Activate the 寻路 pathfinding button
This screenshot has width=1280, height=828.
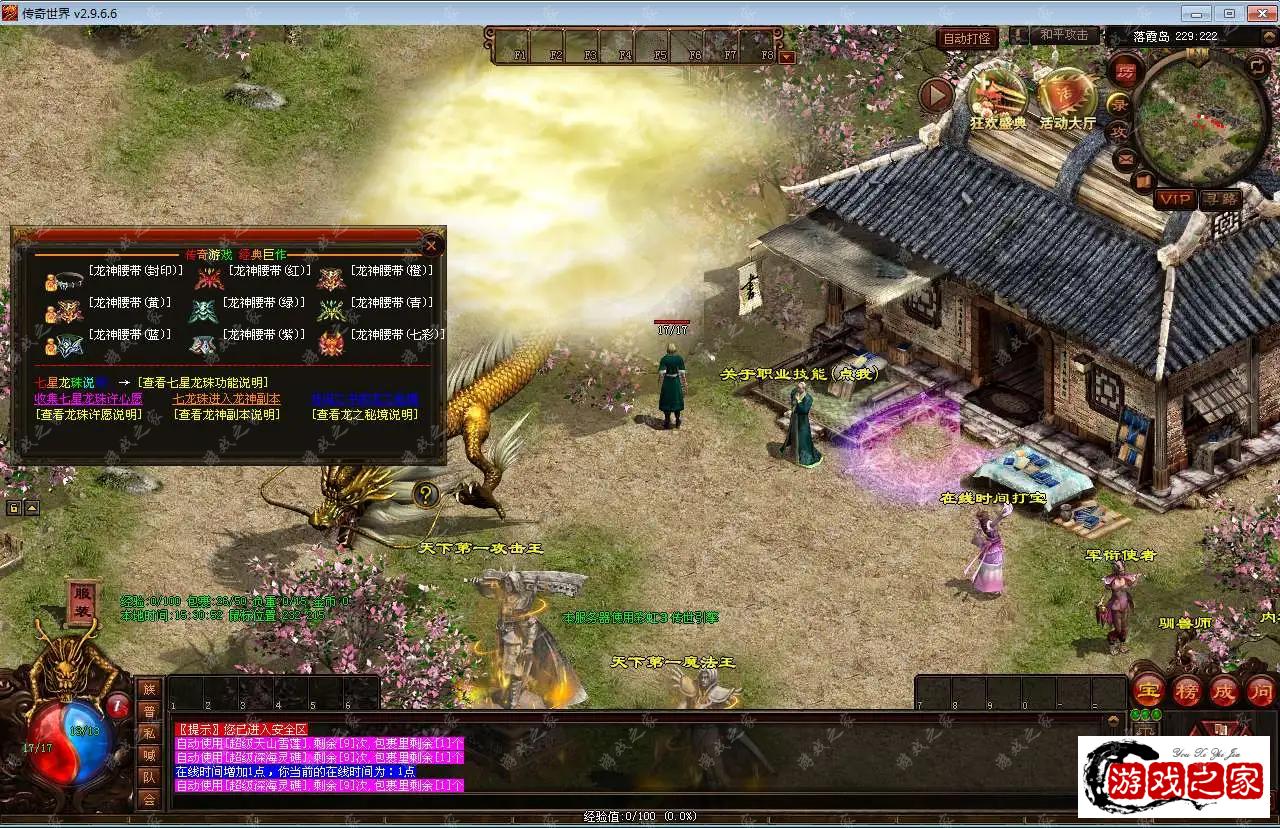(1220, 199)
